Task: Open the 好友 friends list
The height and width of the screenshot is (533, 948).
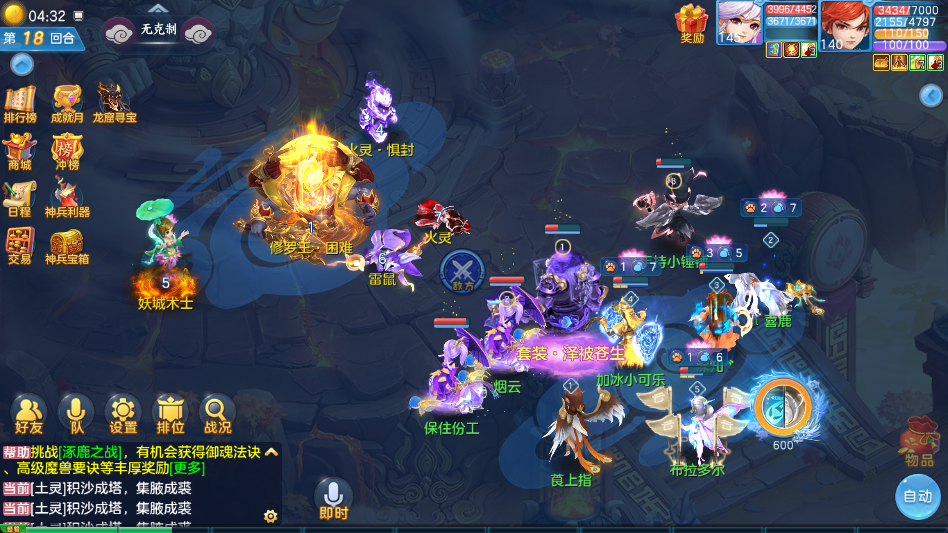Action: [x=29, y=413]
